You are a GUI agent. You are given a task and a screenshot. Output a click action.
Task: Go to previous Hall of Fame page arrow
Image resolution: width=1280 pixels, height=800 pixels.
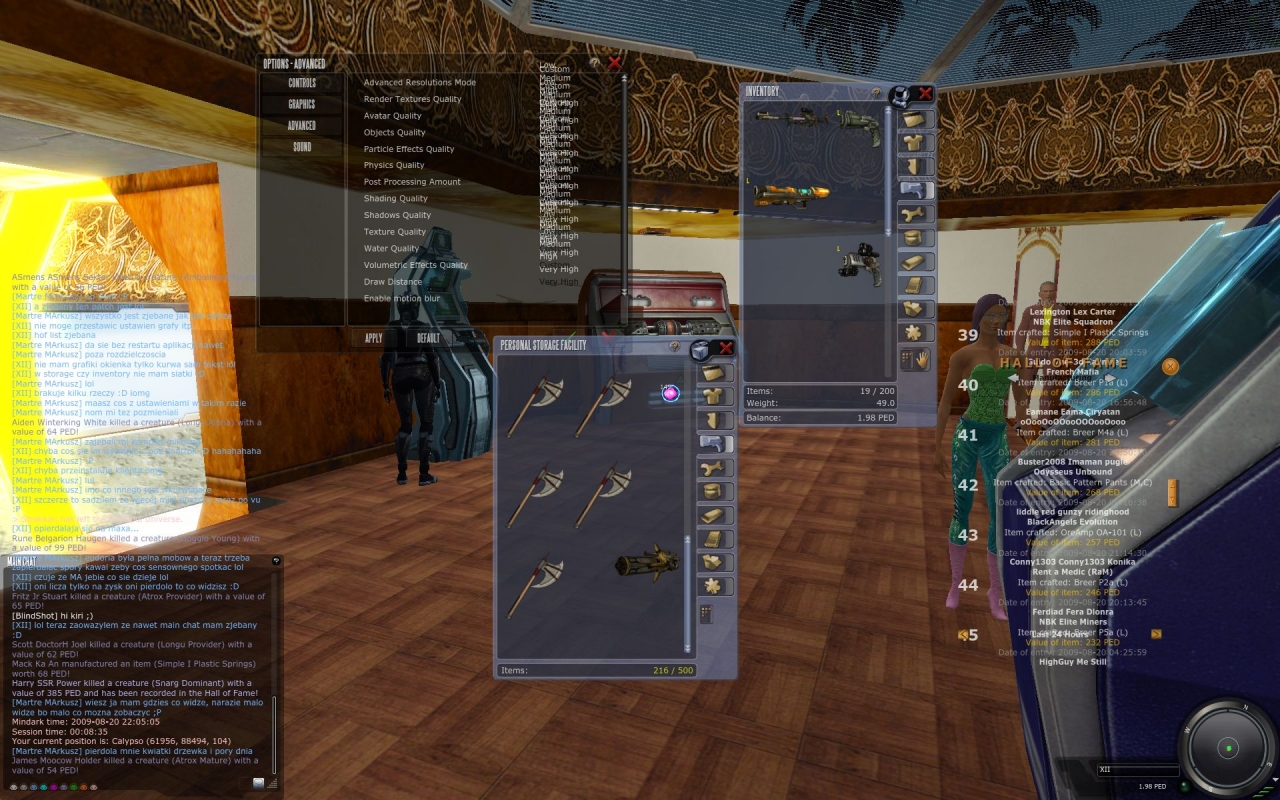pos(962,635)
